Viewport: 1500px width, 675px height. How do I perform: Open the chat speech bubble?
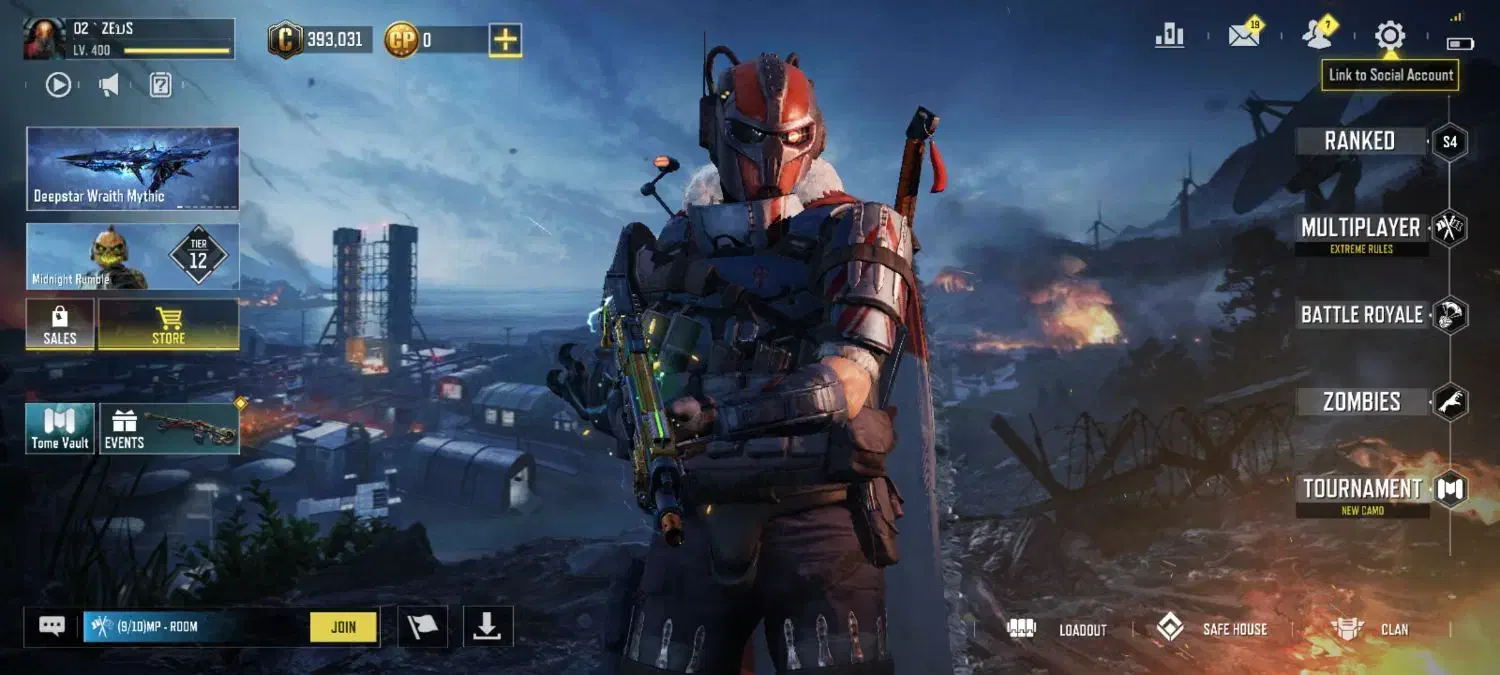[52, 627]
